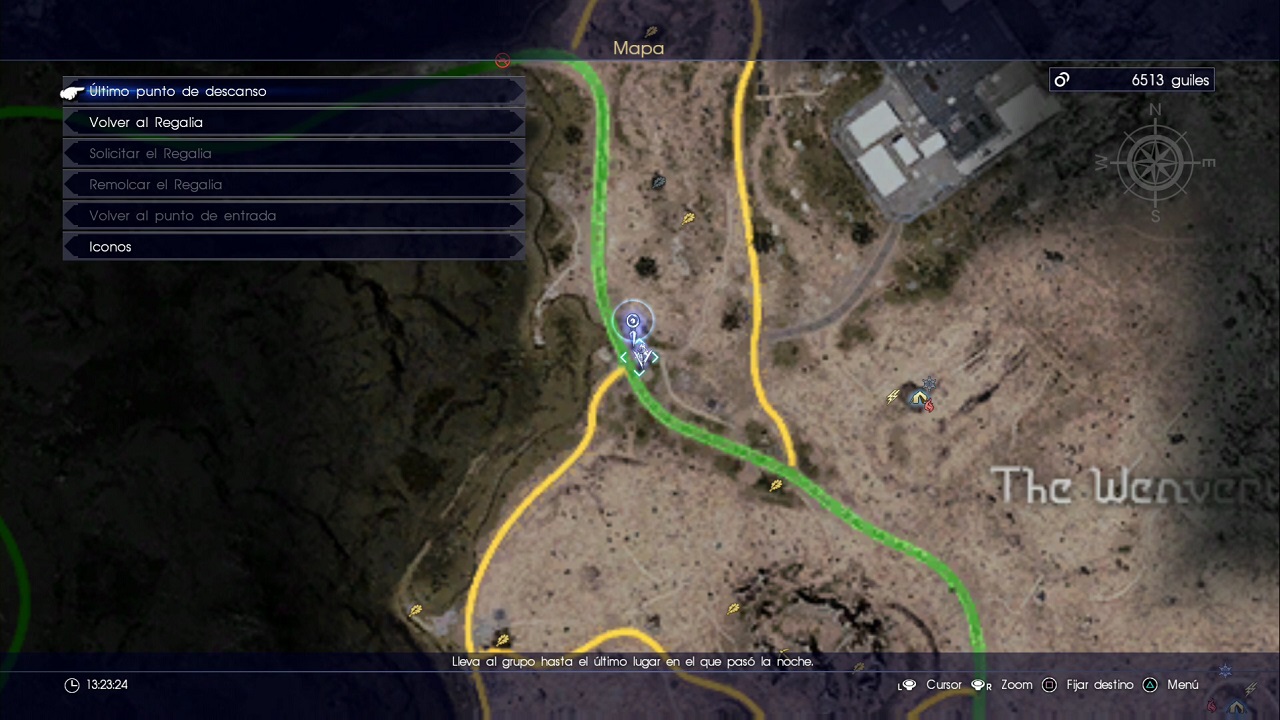Screen dimensions: 1280x720
Task: Click the compass rose on the map
Action: 1155,162
